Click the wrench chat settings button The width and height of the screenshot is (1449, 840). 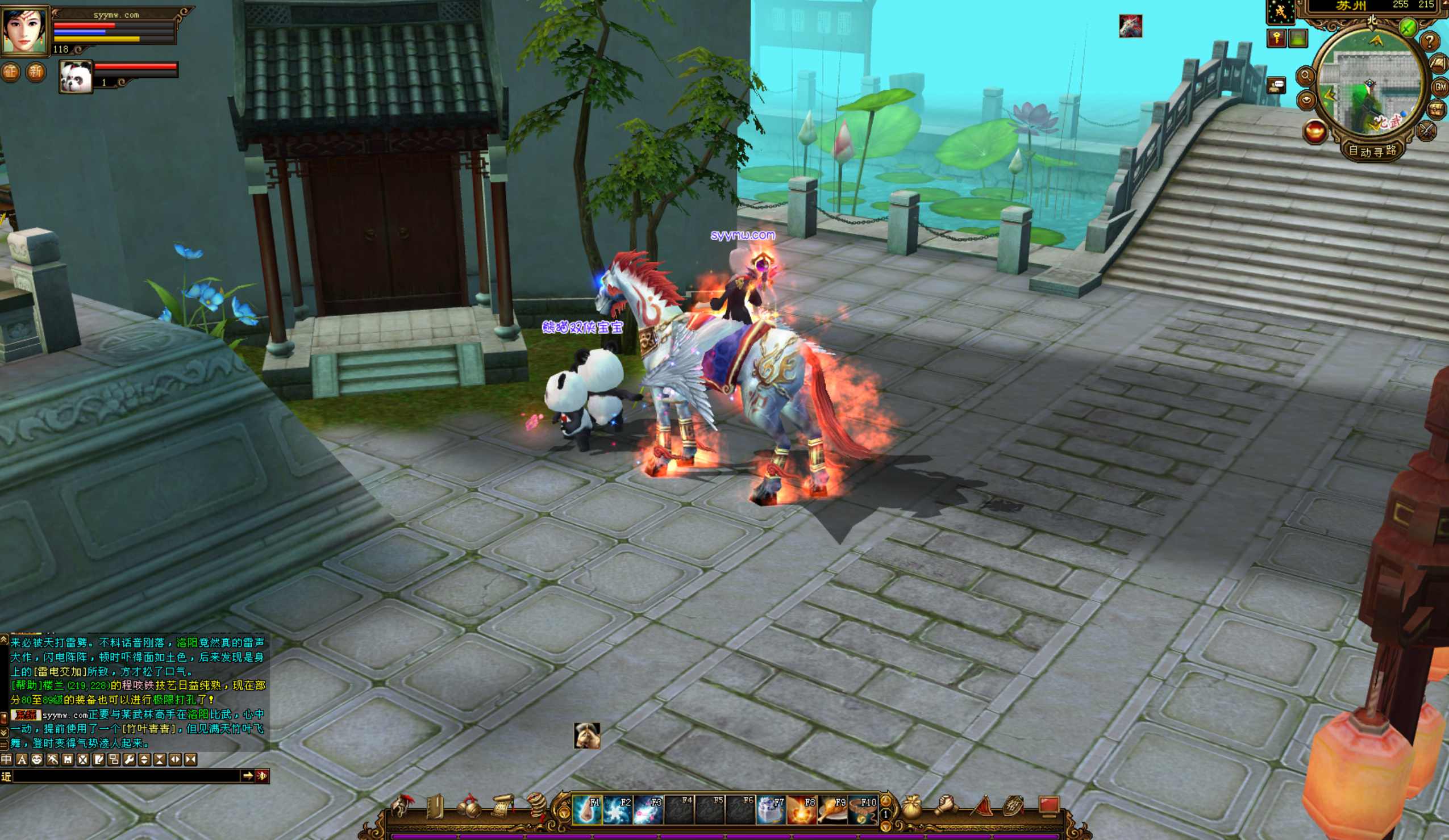pos(129,759)
